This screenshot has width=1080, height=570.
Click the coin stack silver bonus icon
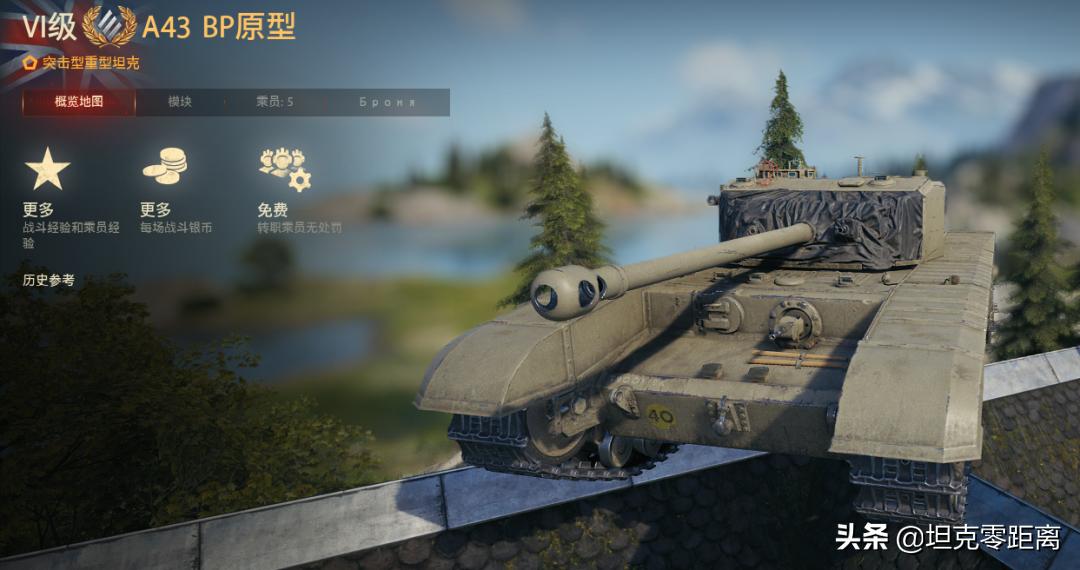(164, 166)
